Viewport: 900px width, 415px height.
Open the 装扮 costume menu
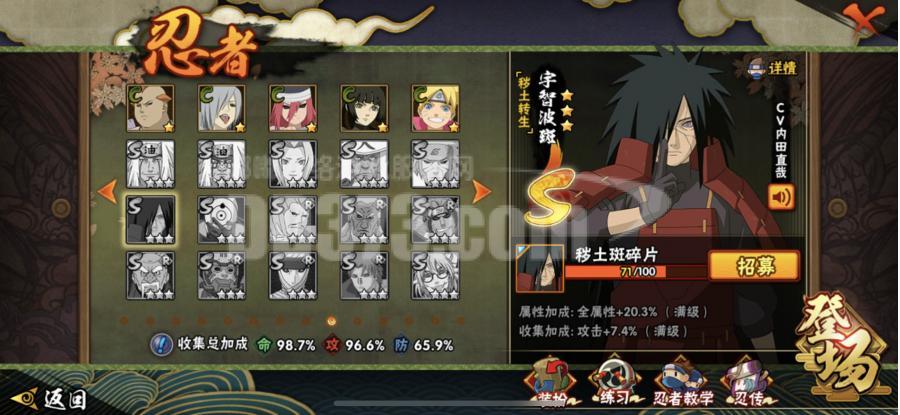(550, 383)
